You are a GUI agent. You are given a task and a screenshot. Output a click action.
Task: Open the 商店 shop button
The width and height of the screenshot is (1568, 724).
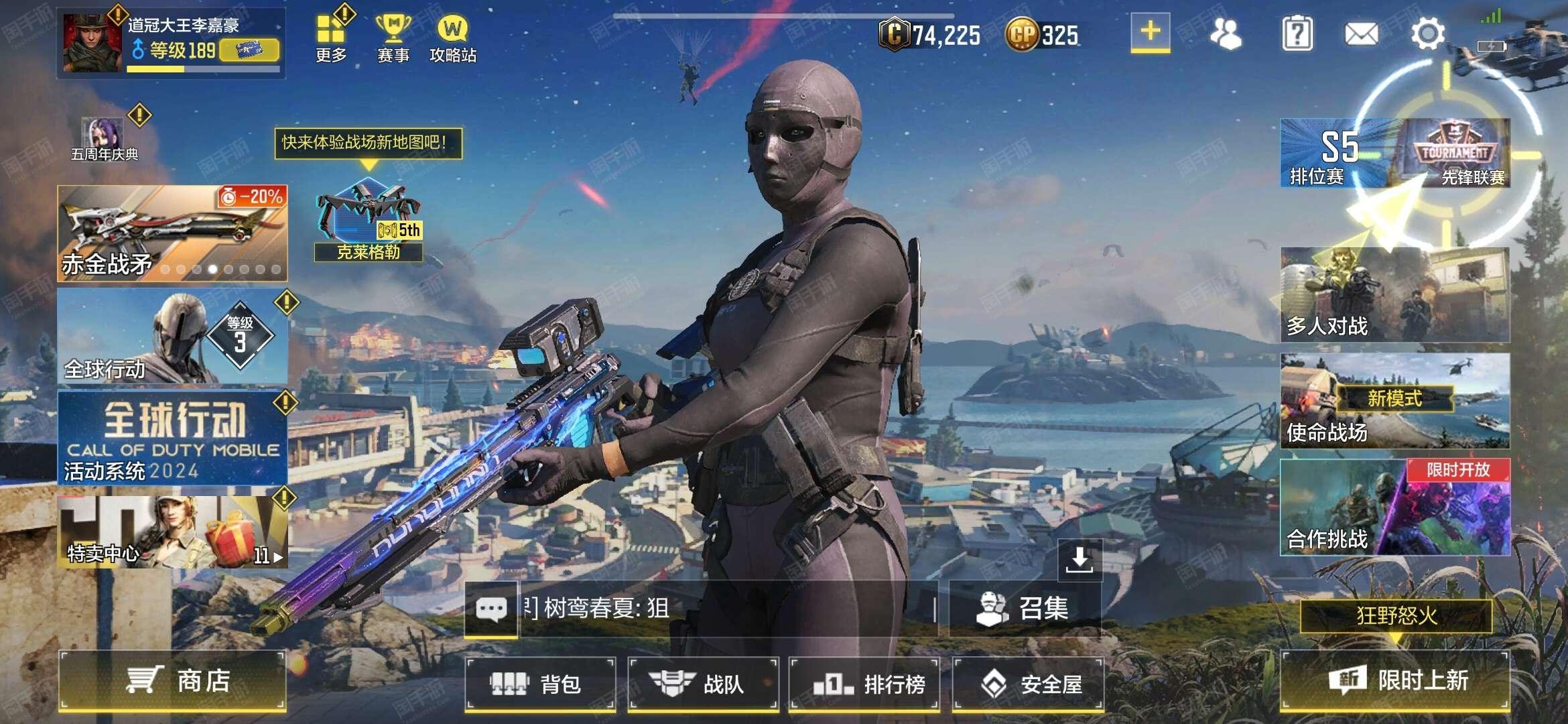(x=173, y=681)
